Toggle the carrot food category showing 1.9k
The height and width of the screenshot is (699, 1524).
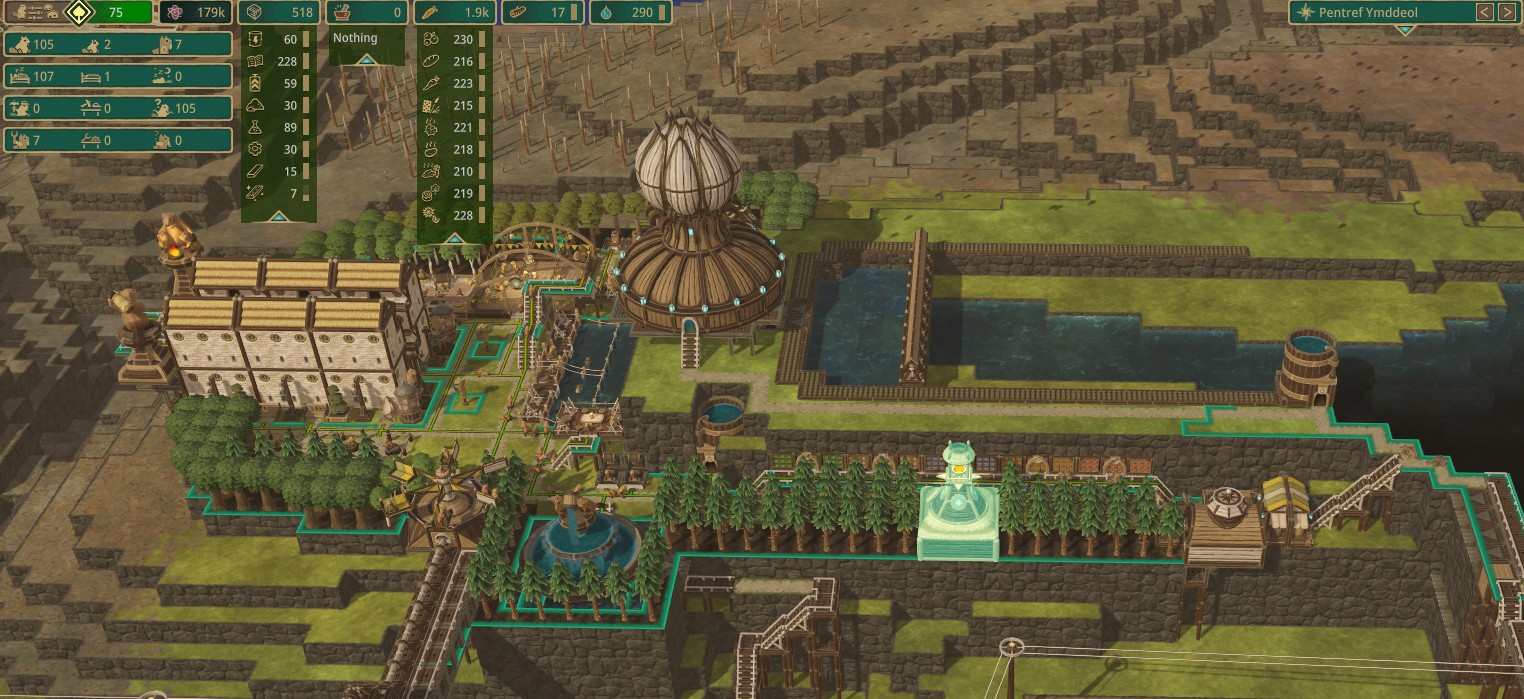(x=454, y=13)
